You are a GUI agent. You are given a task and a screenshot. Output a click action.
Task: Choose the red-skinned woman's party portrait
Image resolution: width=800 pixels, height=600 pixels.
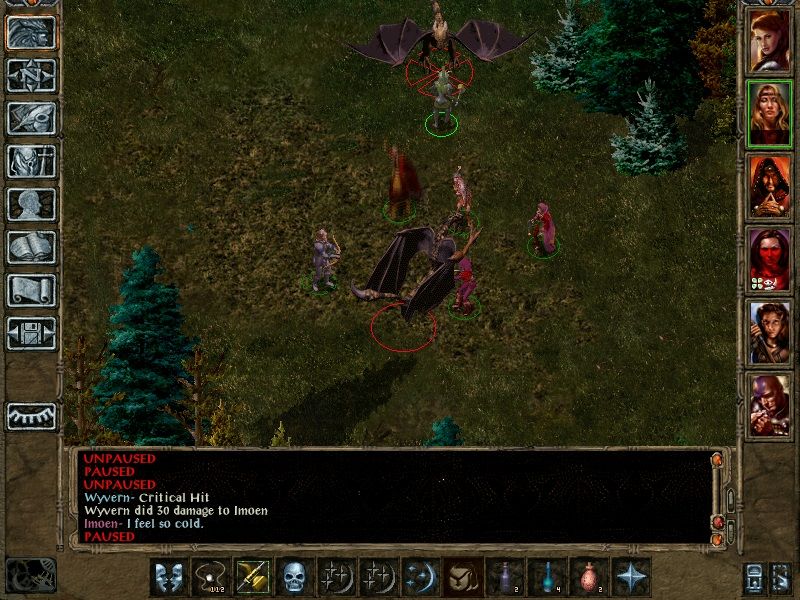click(x=769, y=260)
